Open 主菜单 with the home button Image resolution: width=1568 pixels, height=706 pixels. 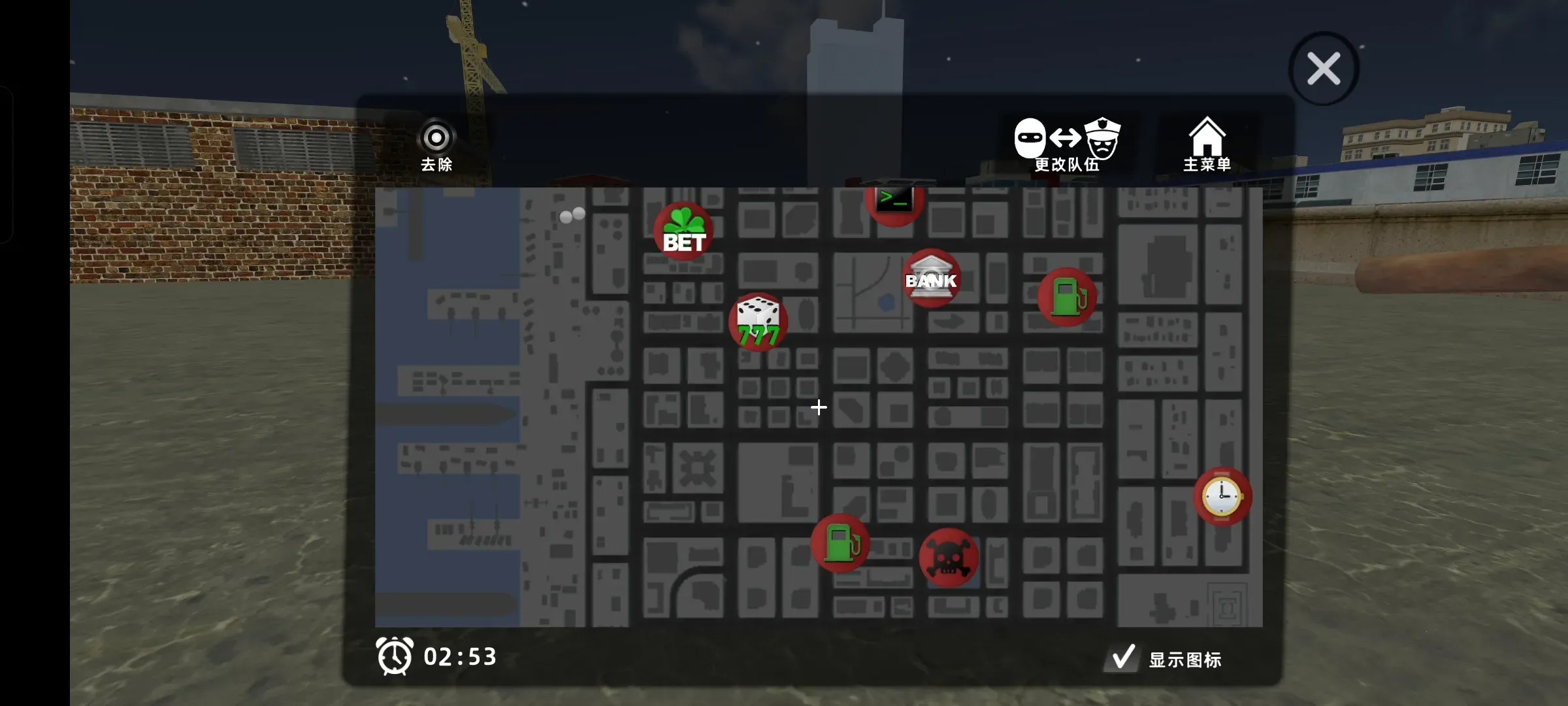point(1208,135)
